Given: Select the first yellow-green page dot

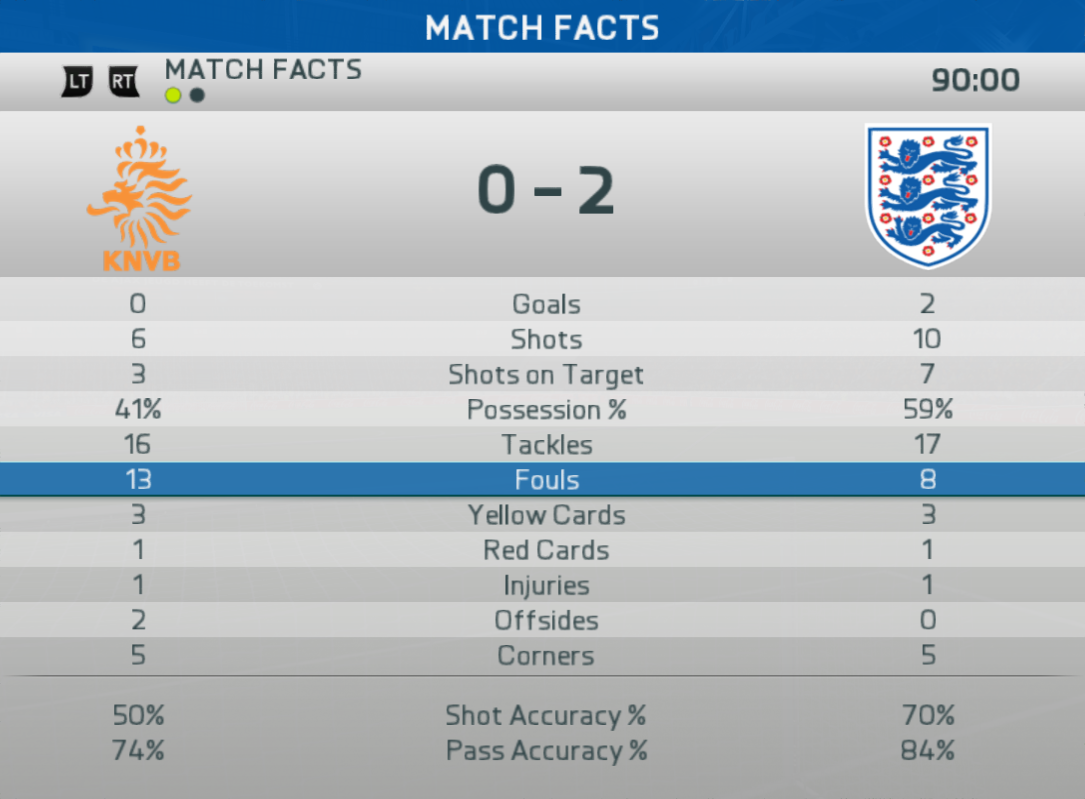Looking at the screenshot, I should [x=174, y=95].
